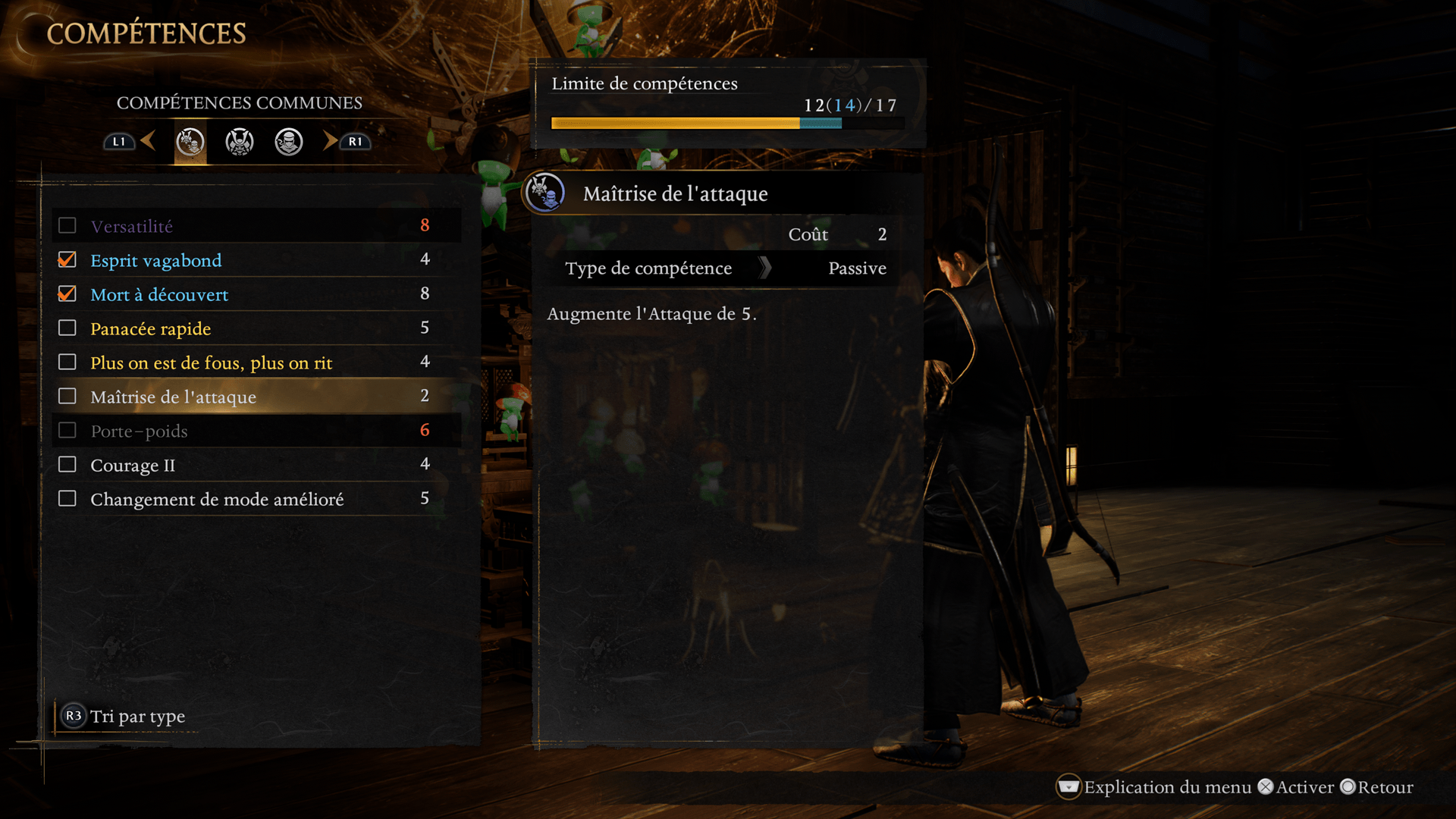Click Activer to enable the skill

pos(1295,787)
